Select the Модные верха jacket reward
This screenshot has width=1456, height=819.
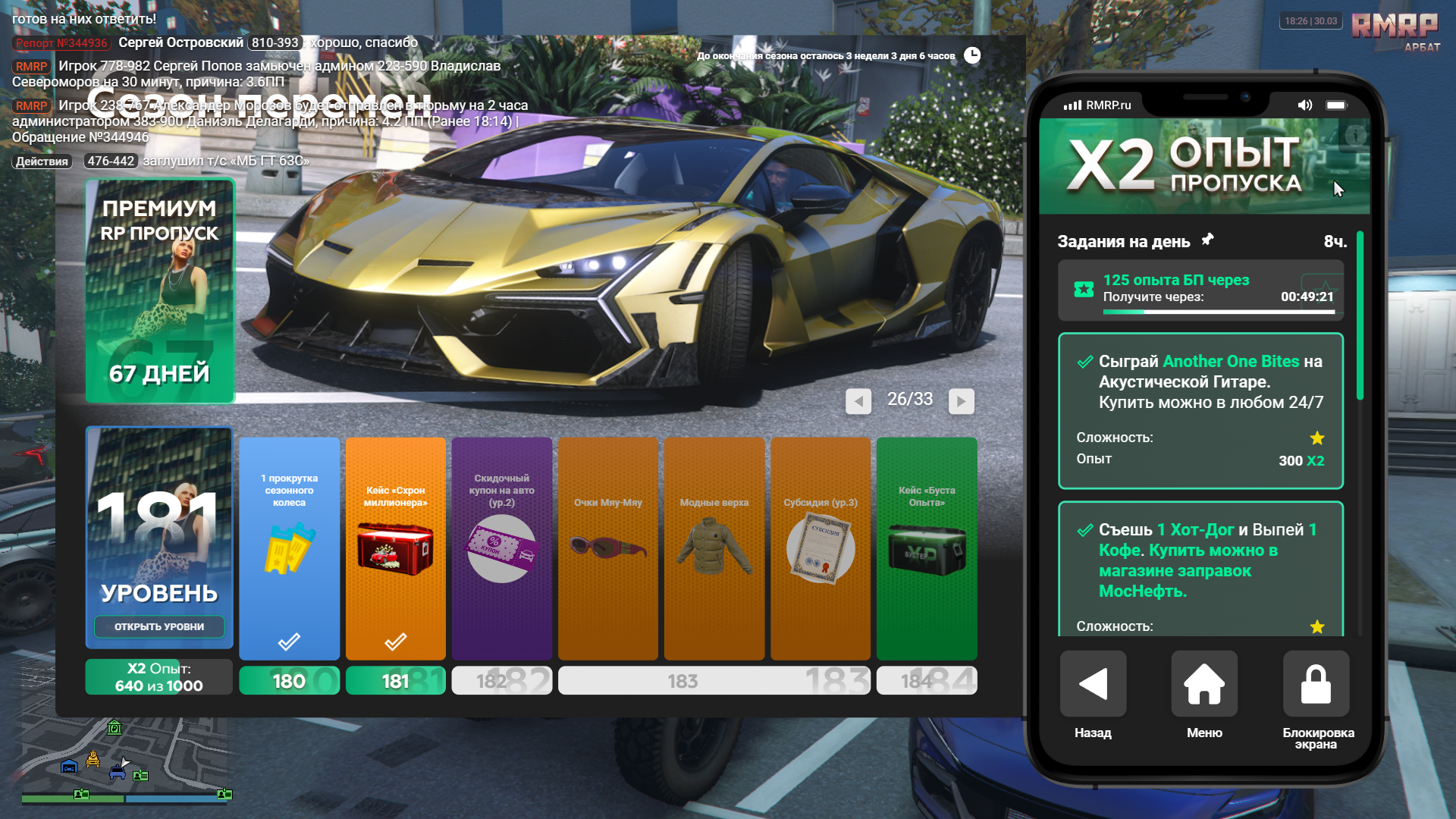click(714, 548)
